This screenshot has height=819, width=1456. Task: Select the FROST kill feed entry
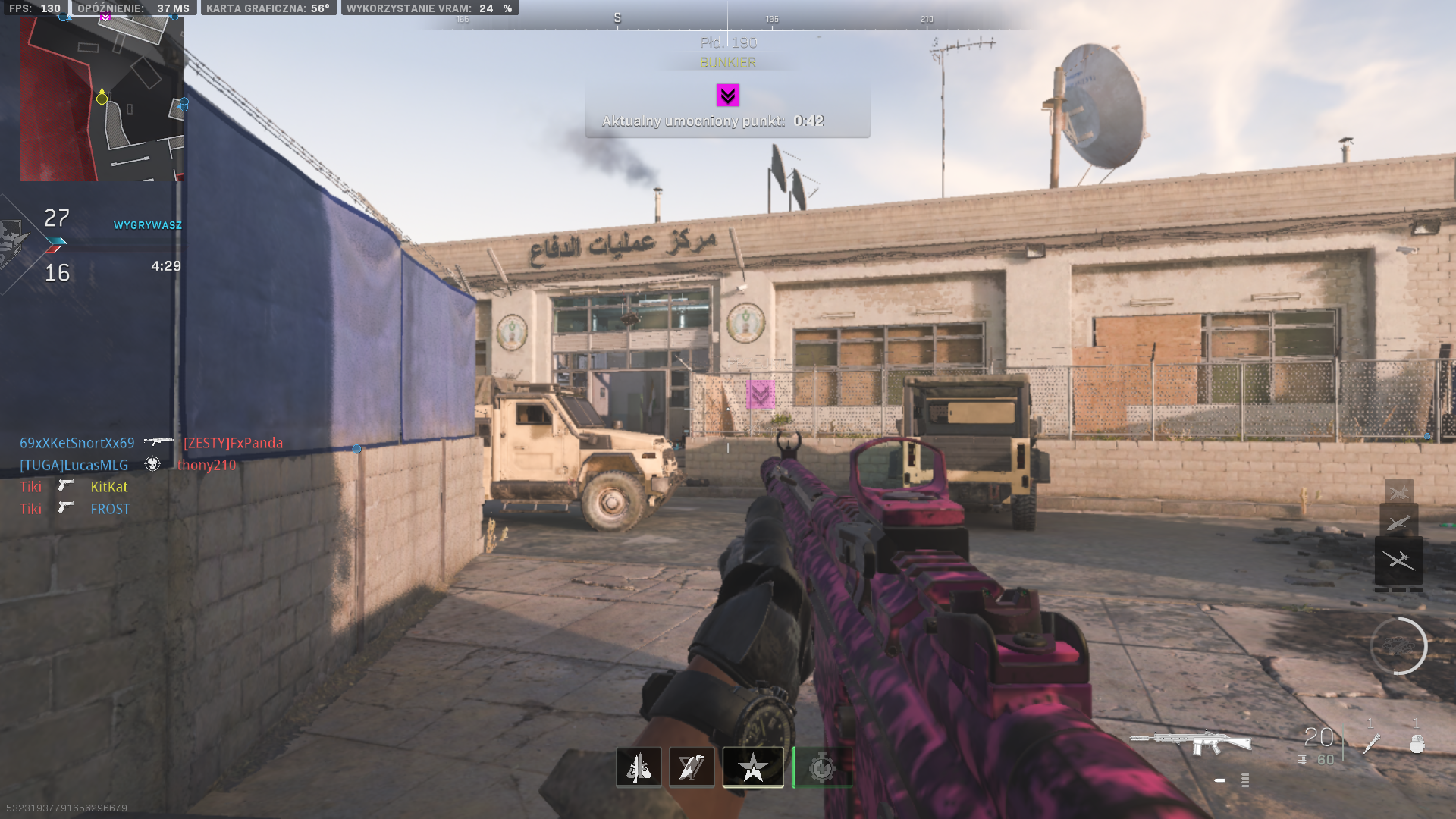[110, 509]
